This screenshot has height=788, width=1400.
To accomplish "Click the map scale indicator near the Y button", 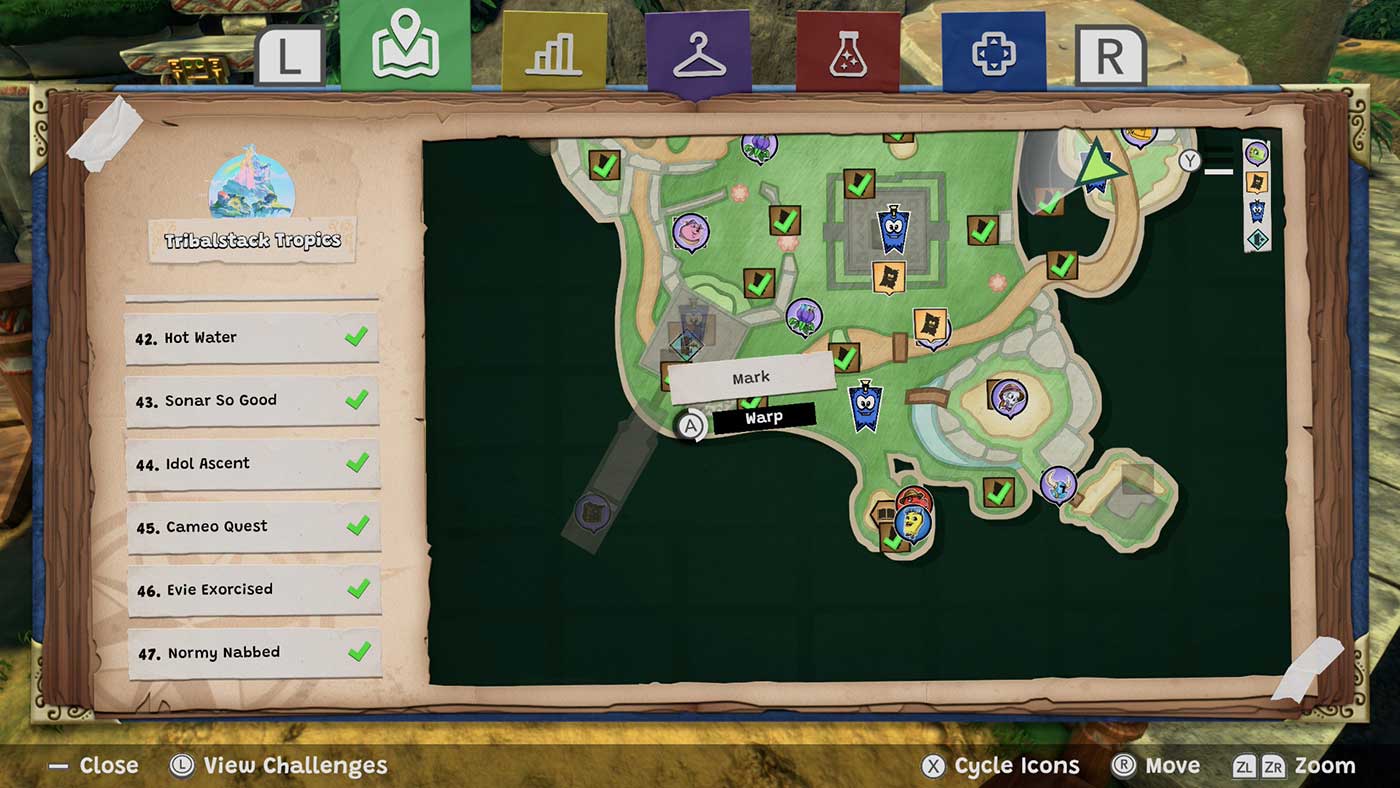I will click(1219, 172).
